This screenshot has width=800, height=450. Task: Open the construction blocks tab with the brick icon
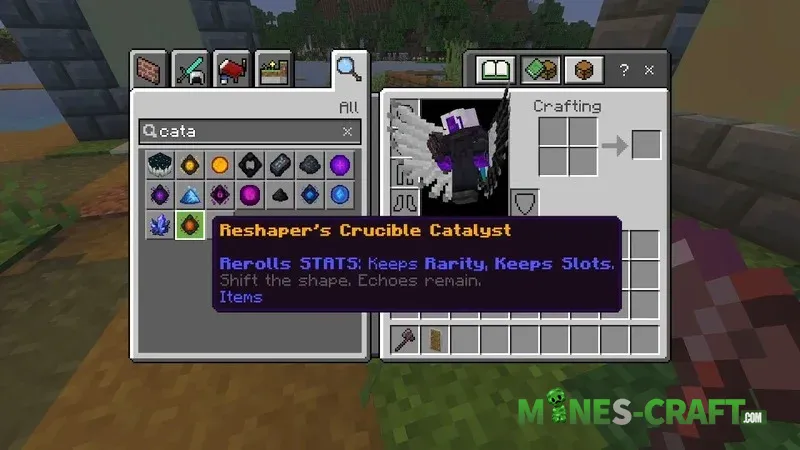pyautogui.click(x=148, y=72)
